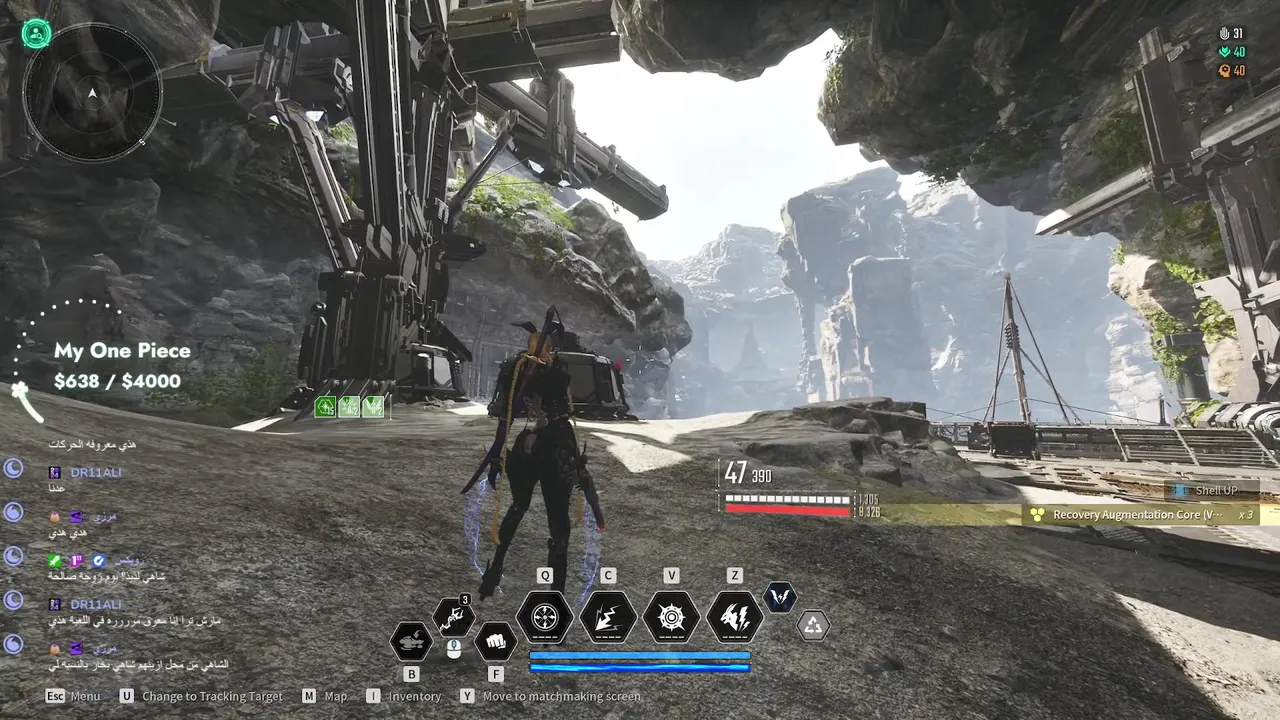Summon the vehicle via hoverbike icon
This screenshot has height=720, width=1280.
point(411,640)
